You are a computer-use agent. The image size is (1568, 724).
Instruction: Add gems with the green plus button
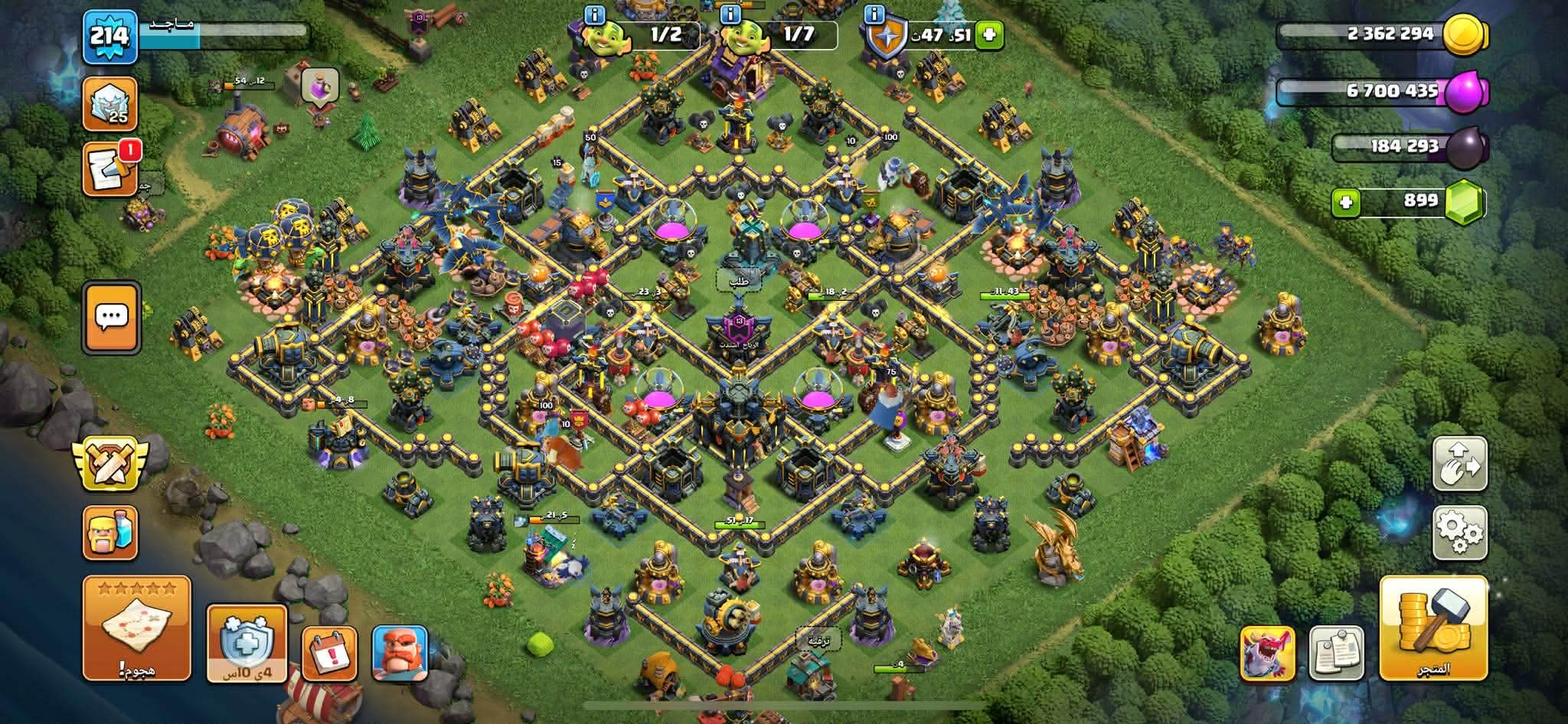tap(1346, 202)
